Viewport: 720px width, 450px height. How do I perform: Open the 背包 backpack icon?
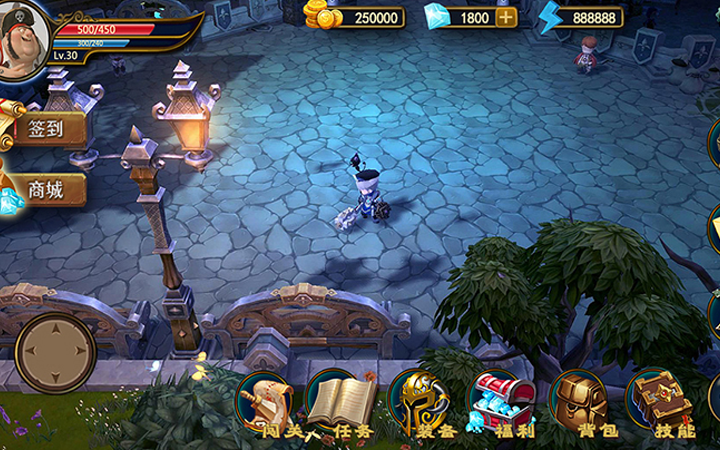point(580,402)
